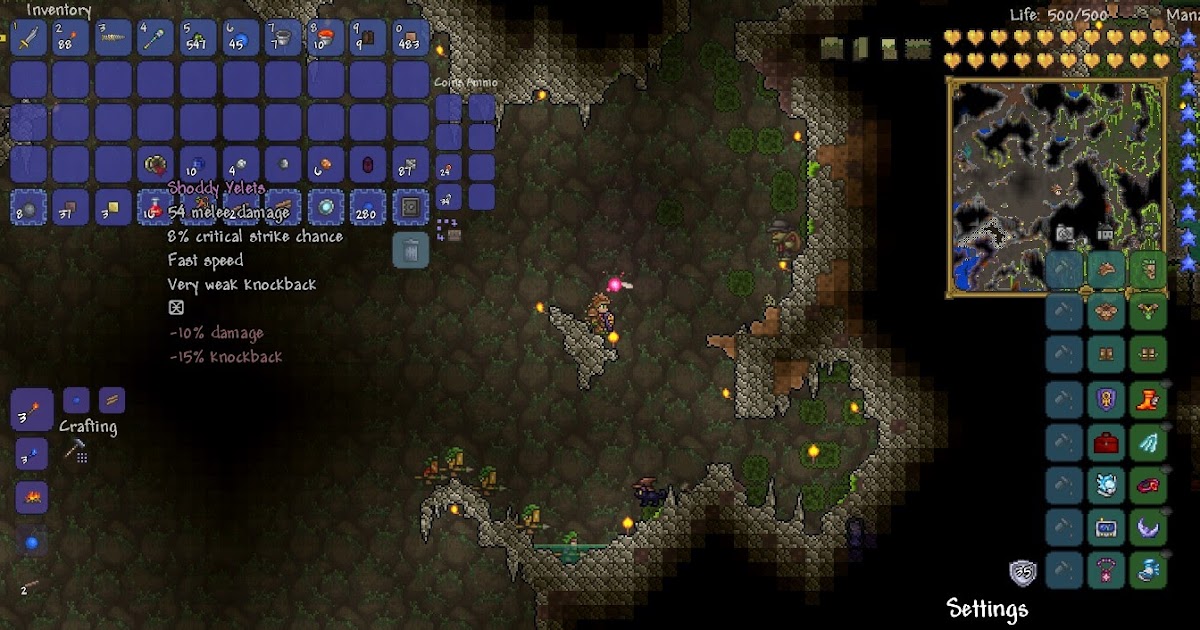Choose the campfire crafting recipe

(x=31, y=496)
